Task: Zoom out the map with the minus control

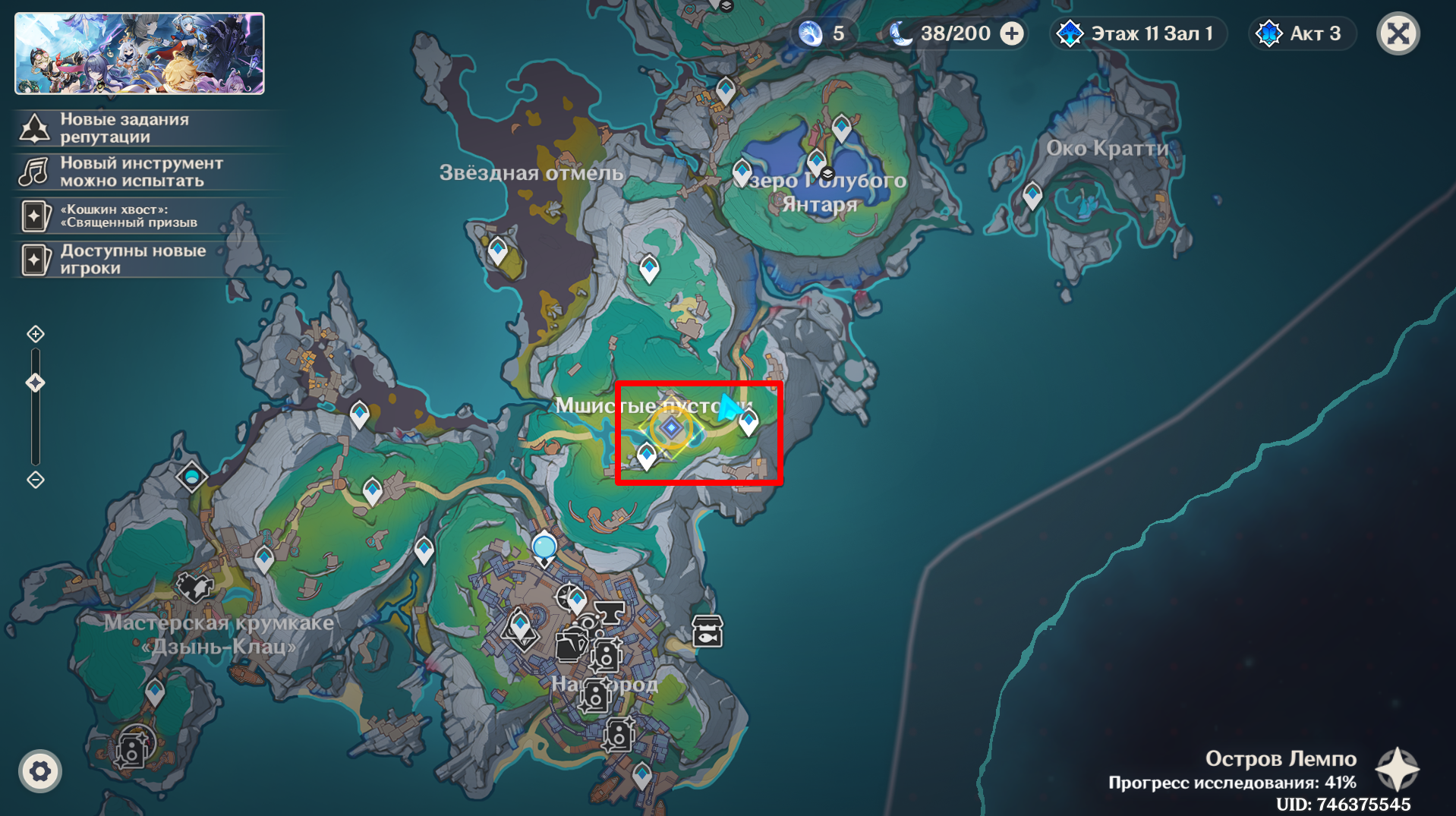Action: [36, 480]
